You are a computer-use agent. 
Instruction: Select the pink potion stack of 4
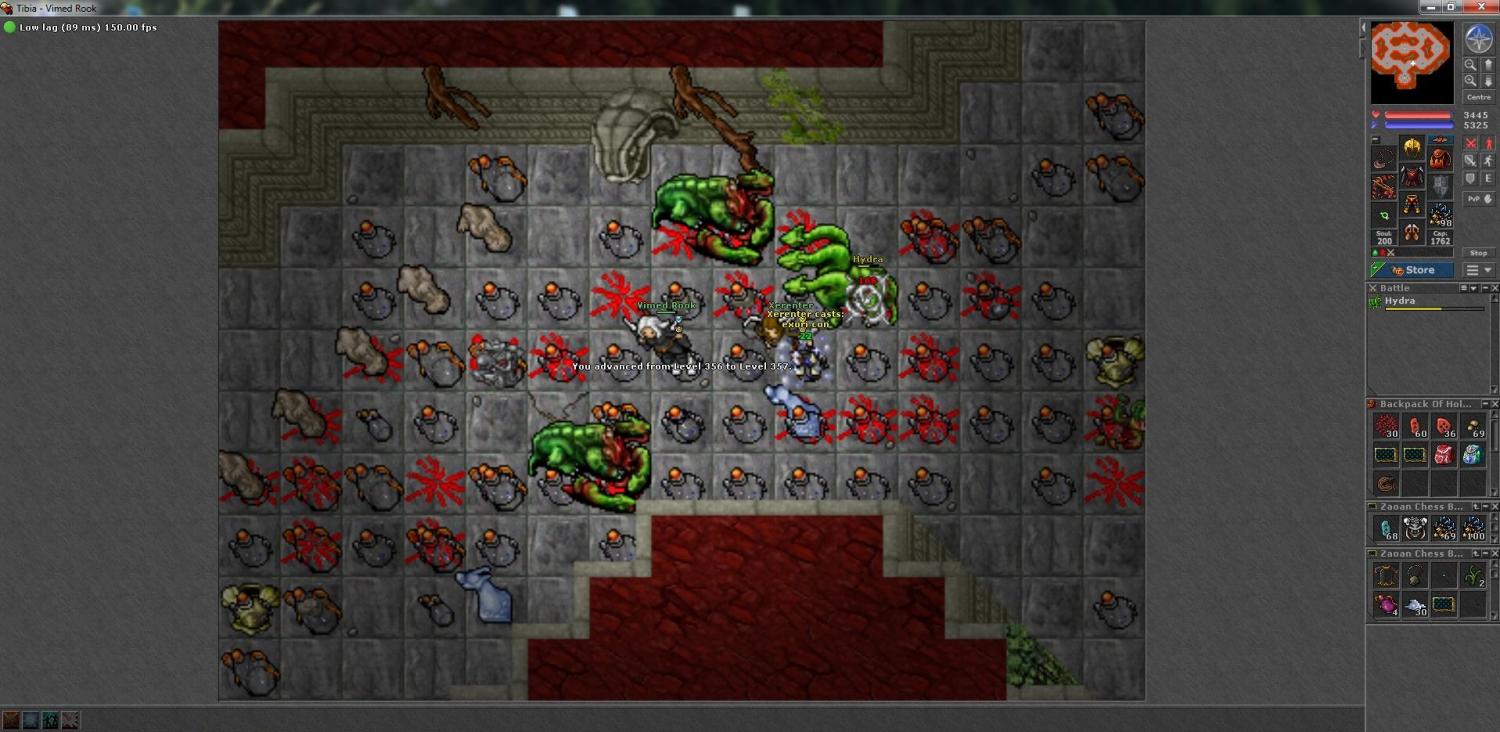coord(1385,604)
